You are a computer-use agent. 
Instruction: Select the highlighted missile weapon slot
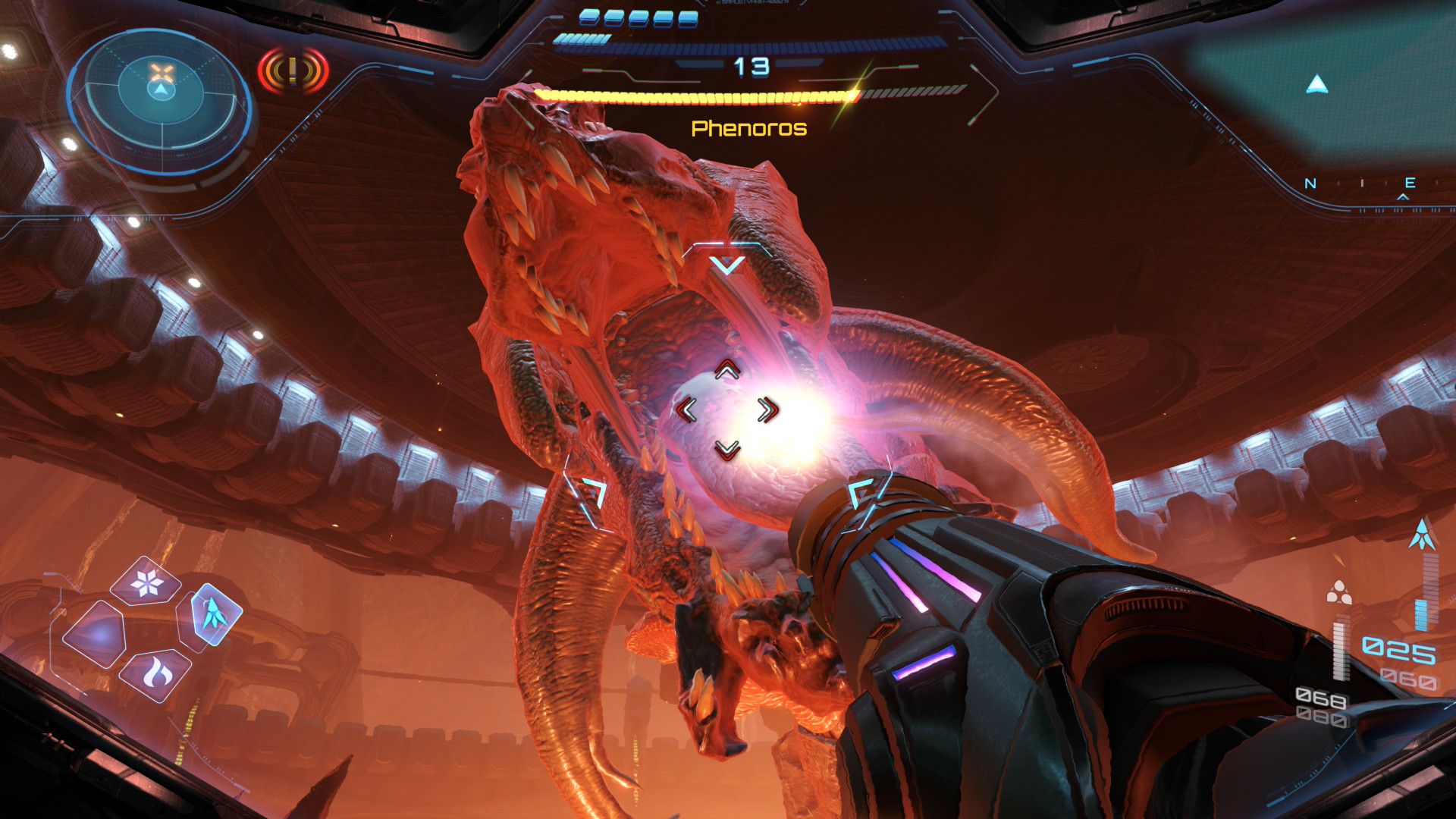coord(215,614)
